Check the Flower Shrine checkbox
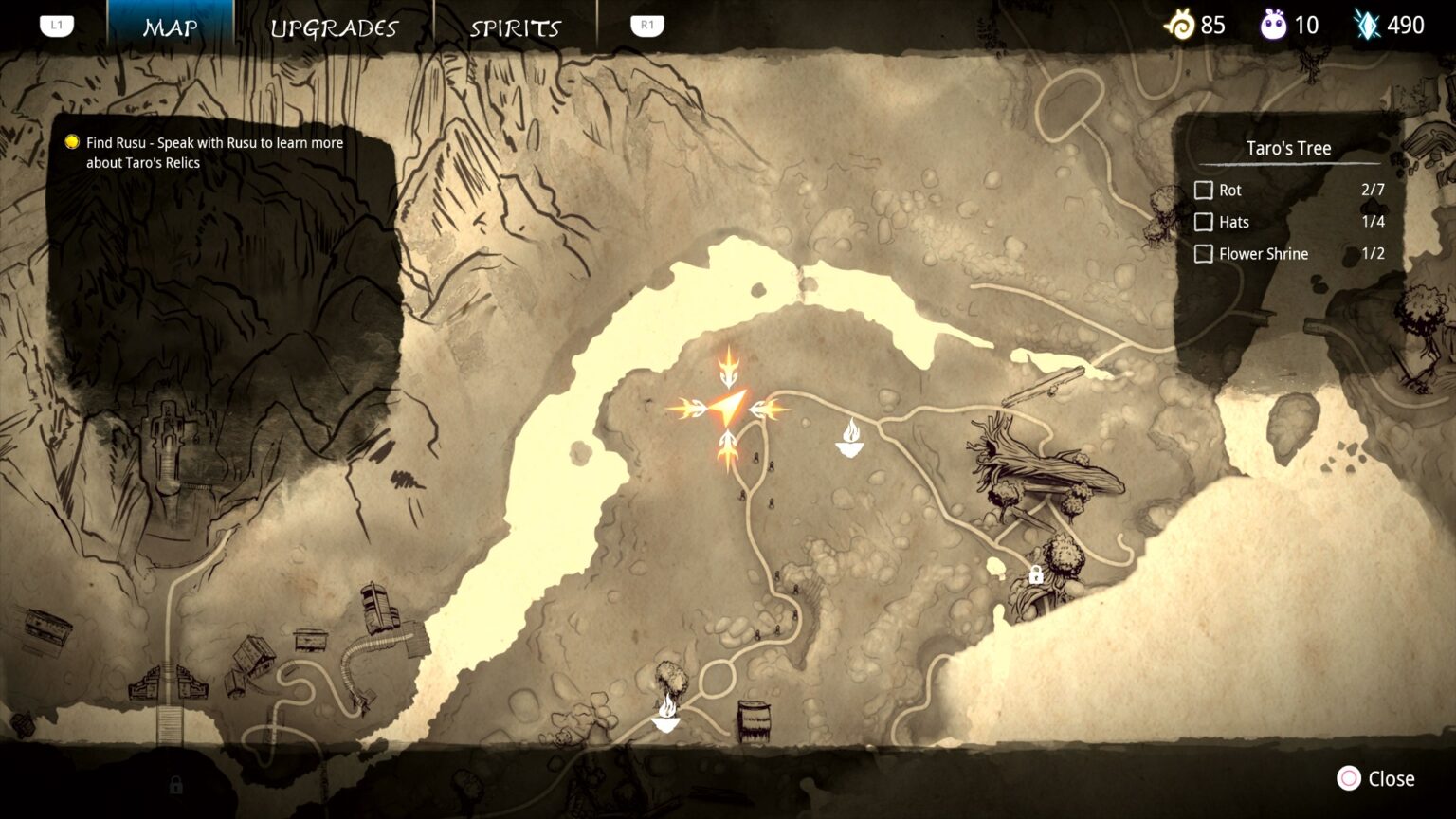The width and height of the screenshot is (1456, 819). (x=1204, y=254)
